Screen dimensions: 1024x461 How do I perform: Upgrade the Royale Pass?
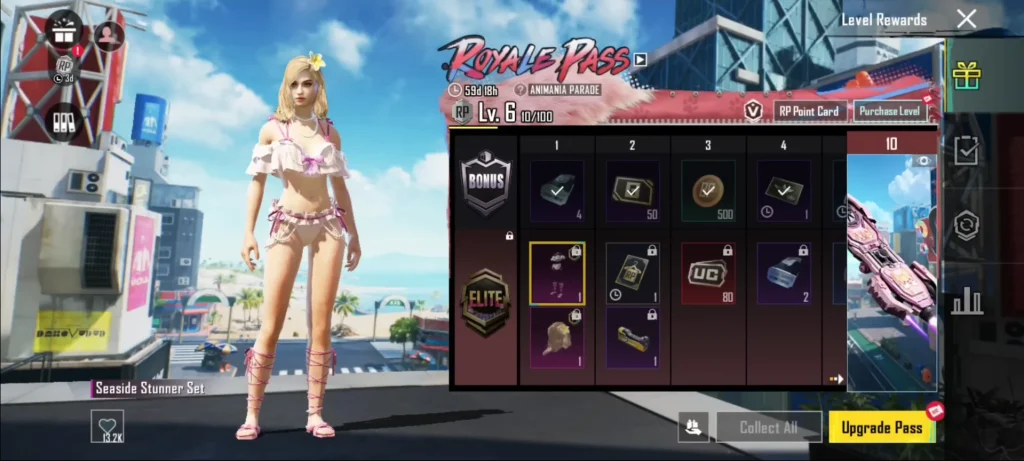(x=881, y=427)
